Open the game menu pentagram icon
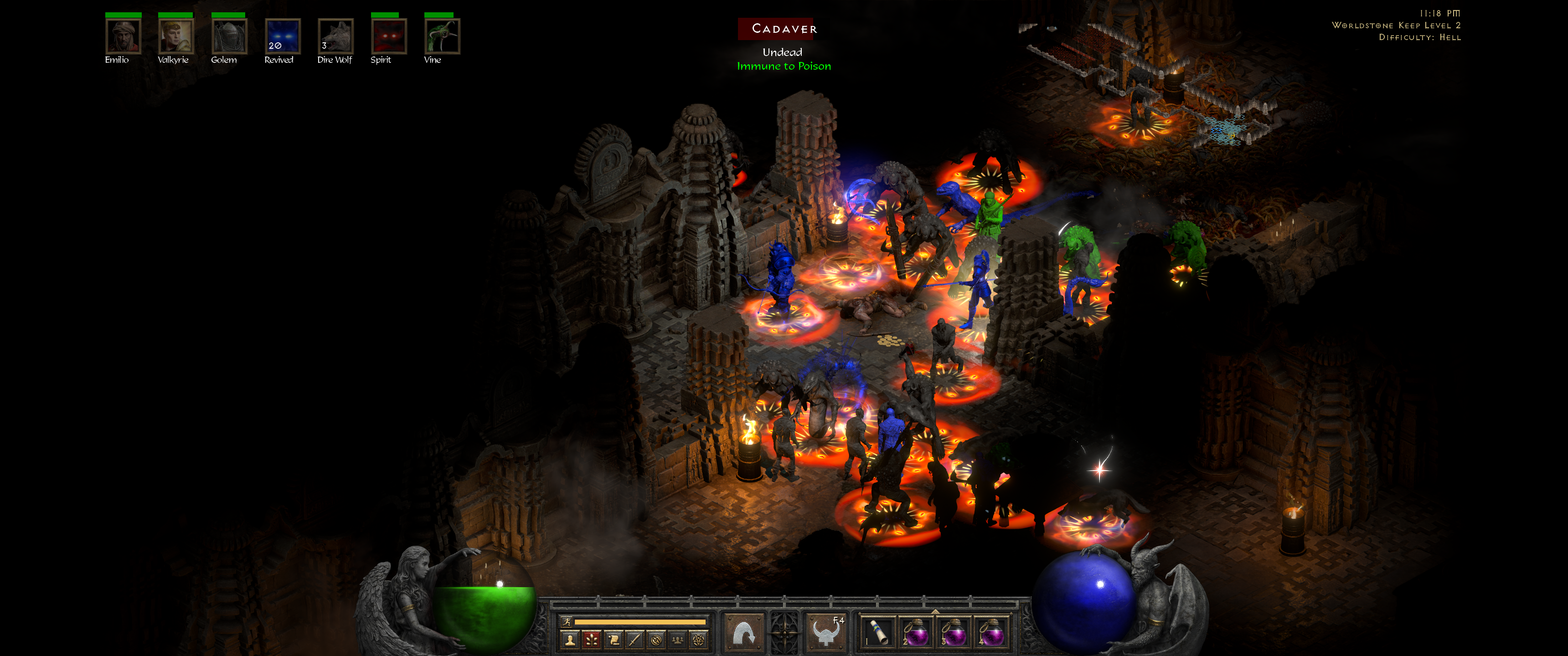This screenshot has height=656, width=1568. [699, 641]
